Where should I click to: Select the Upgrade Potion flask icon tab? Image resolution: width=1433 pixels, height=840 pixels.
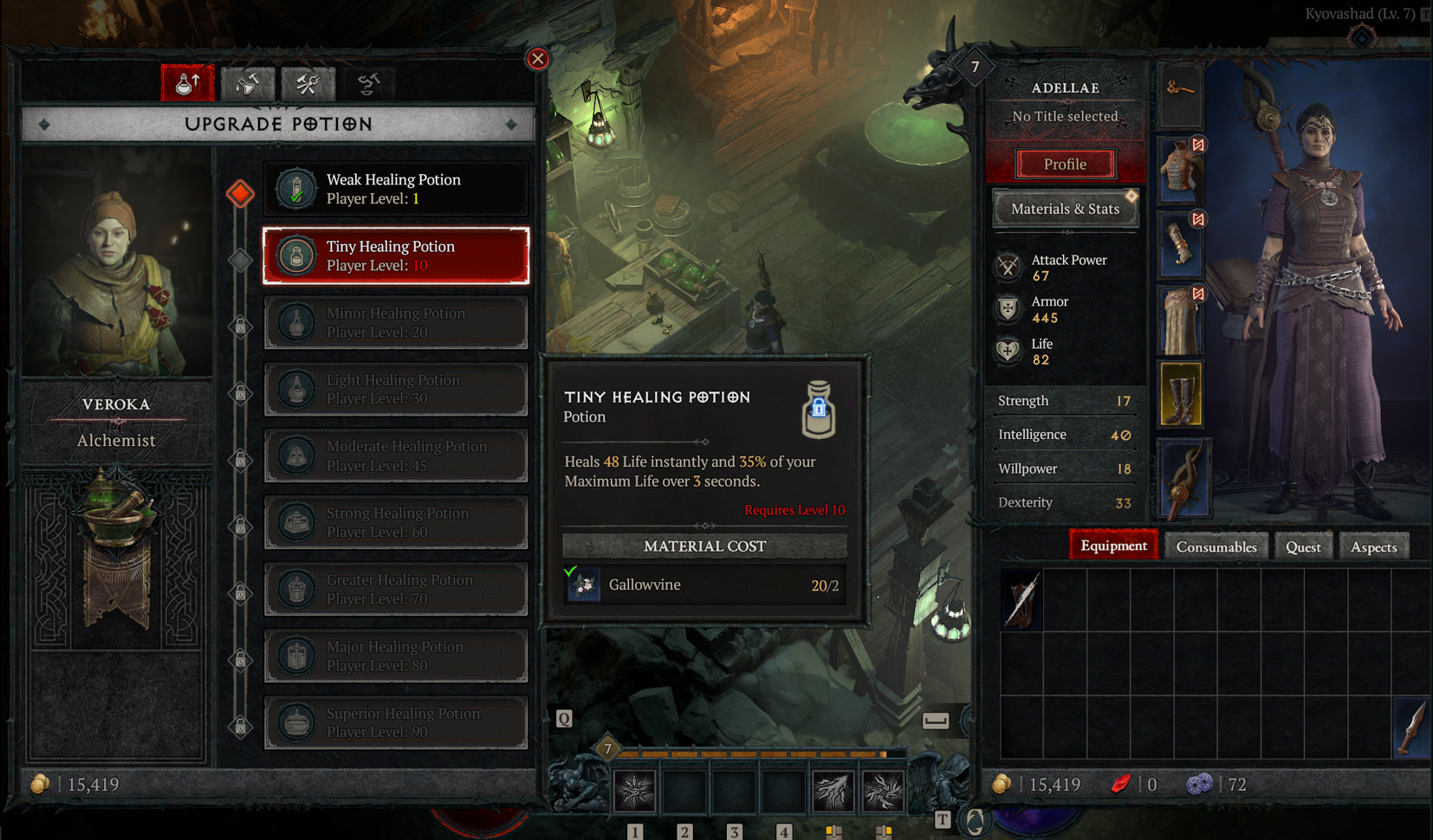point(187,82)
